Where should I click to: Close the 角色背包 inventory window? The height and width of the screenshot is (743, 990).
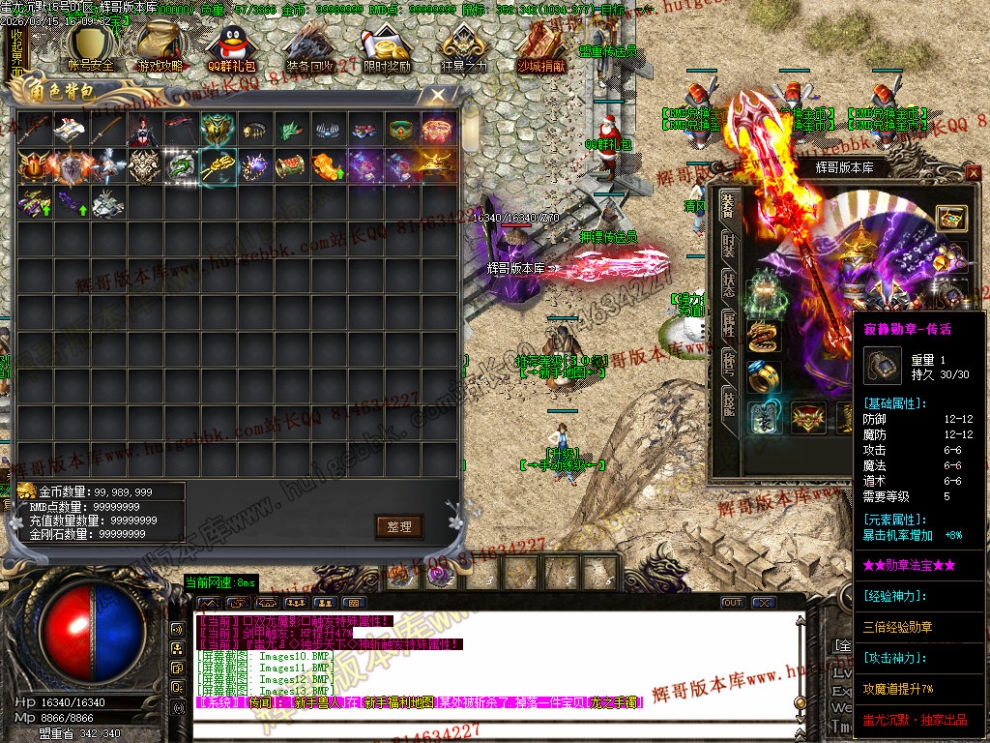(x=438, y=95)
